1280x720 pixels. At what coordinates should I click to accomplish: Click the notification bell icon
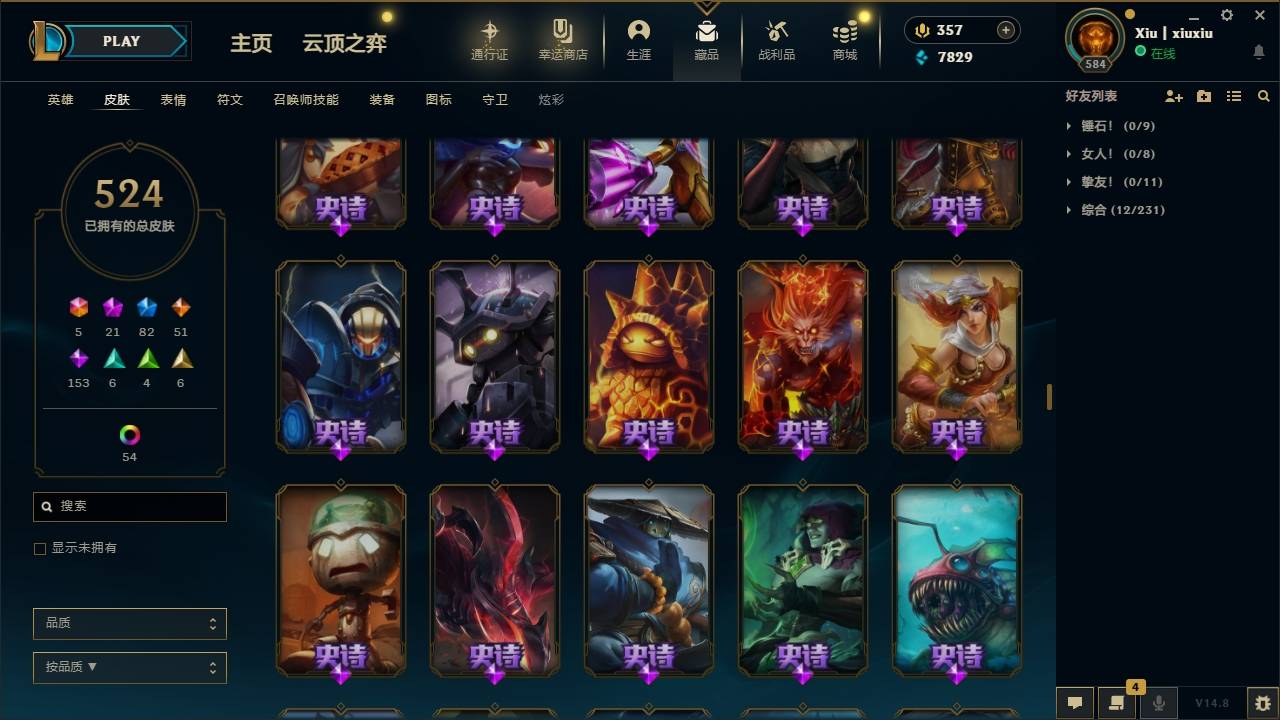point(1258,52)
